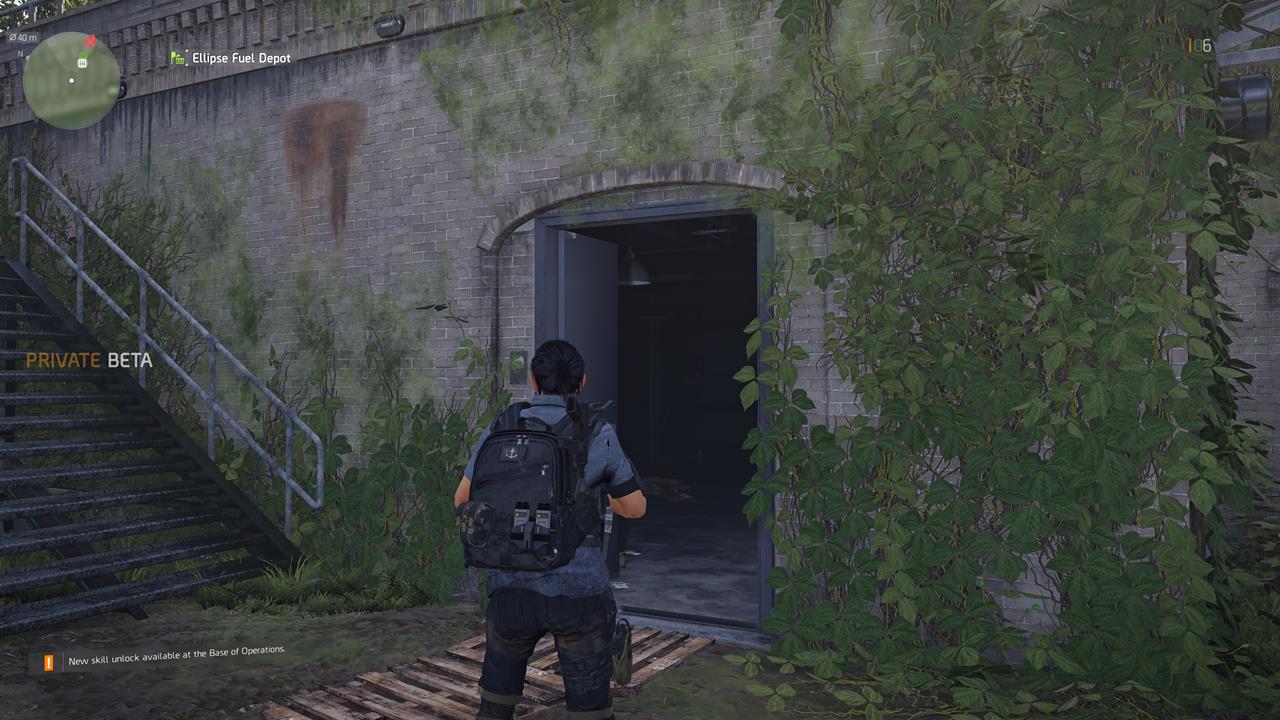The image size is (1280, 720).
Task: Select the player dot in the minimap center
Action: (71, 80)
